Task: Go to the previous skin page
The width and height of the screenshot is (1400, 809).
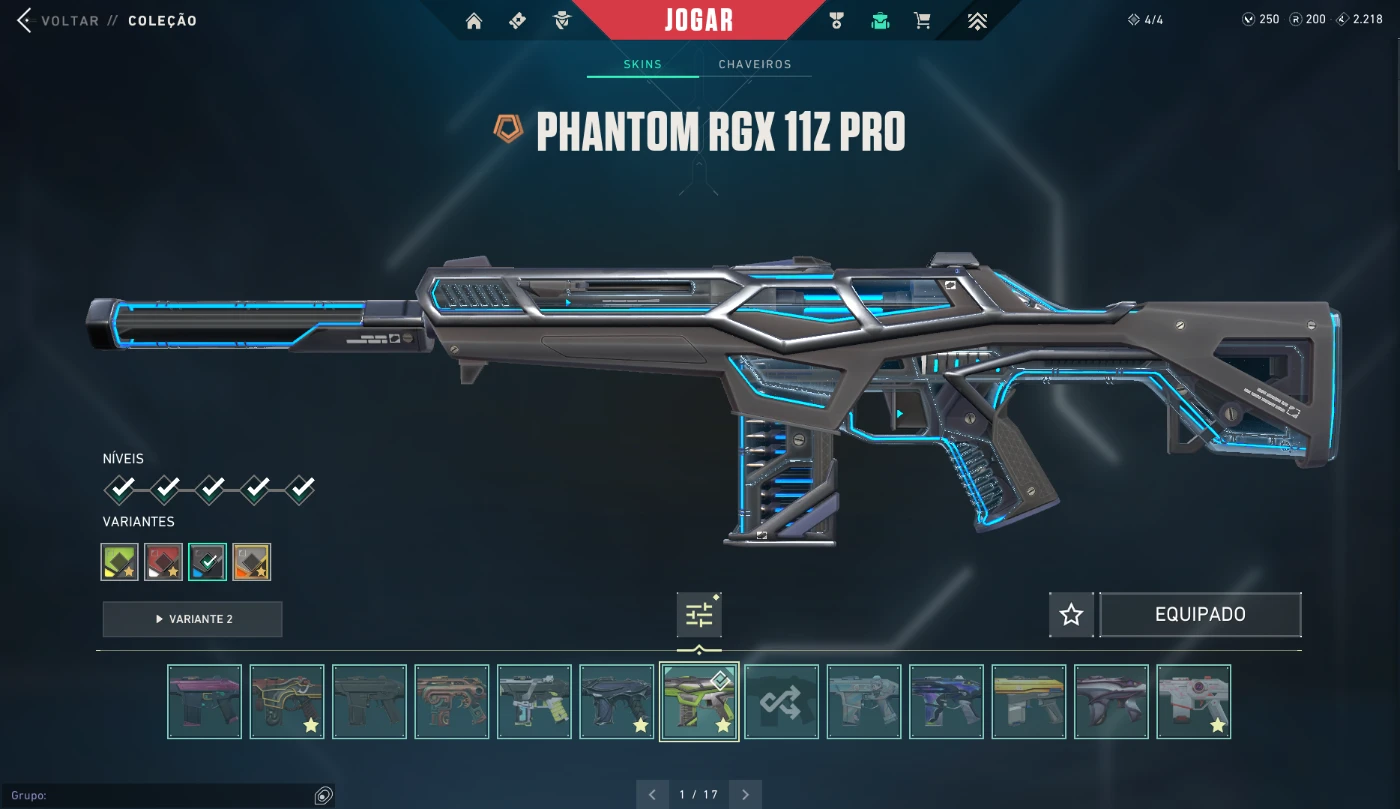Action: tap(652, 795)
